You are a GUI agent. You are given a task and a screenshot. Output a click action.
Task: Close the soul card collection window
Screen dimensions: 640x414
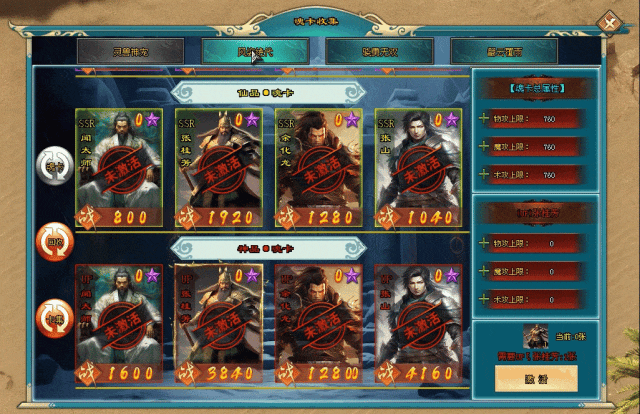(608, 23)
